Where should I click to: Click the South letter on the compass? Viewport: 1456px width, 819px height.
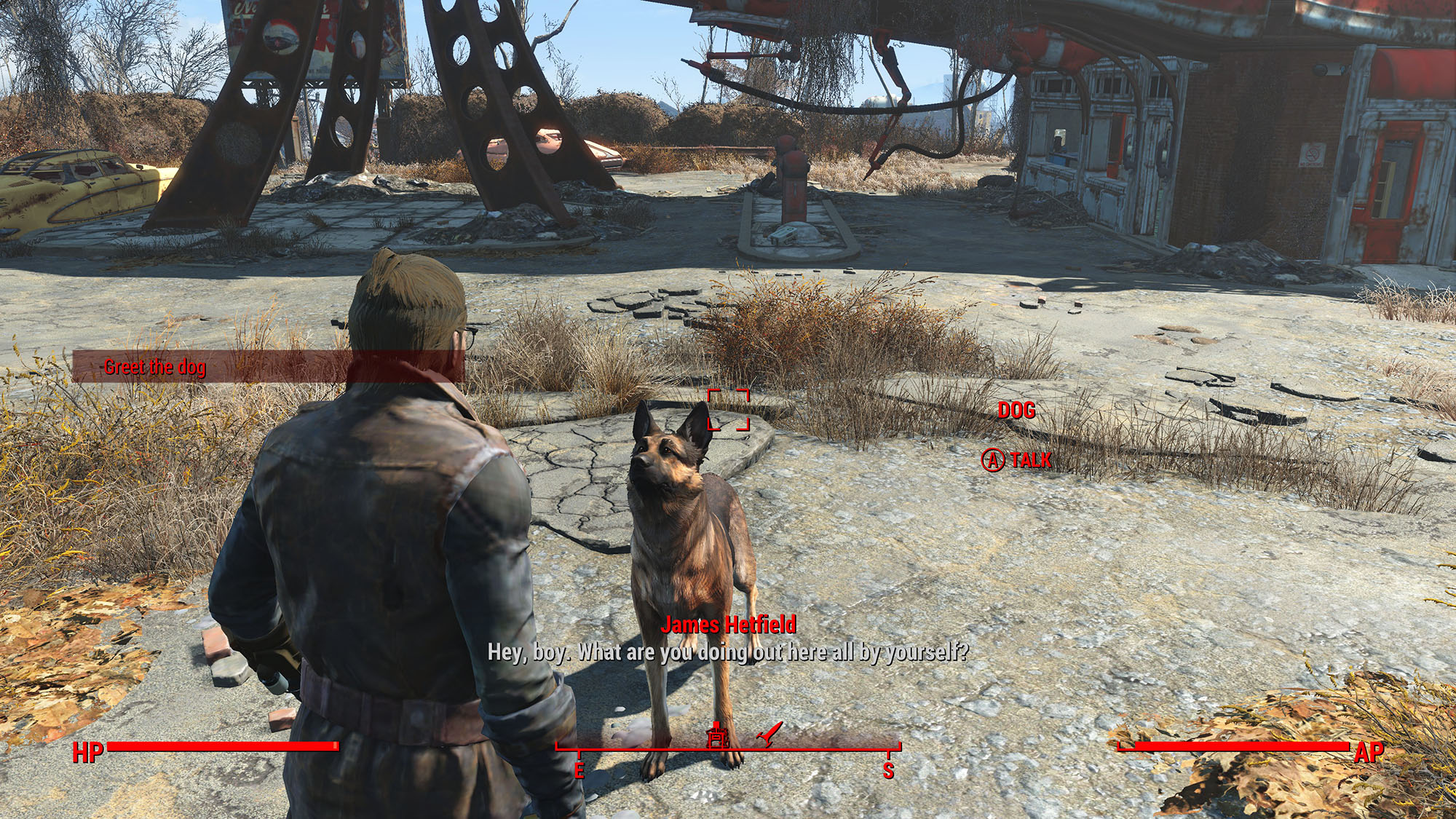pos(888,771)
